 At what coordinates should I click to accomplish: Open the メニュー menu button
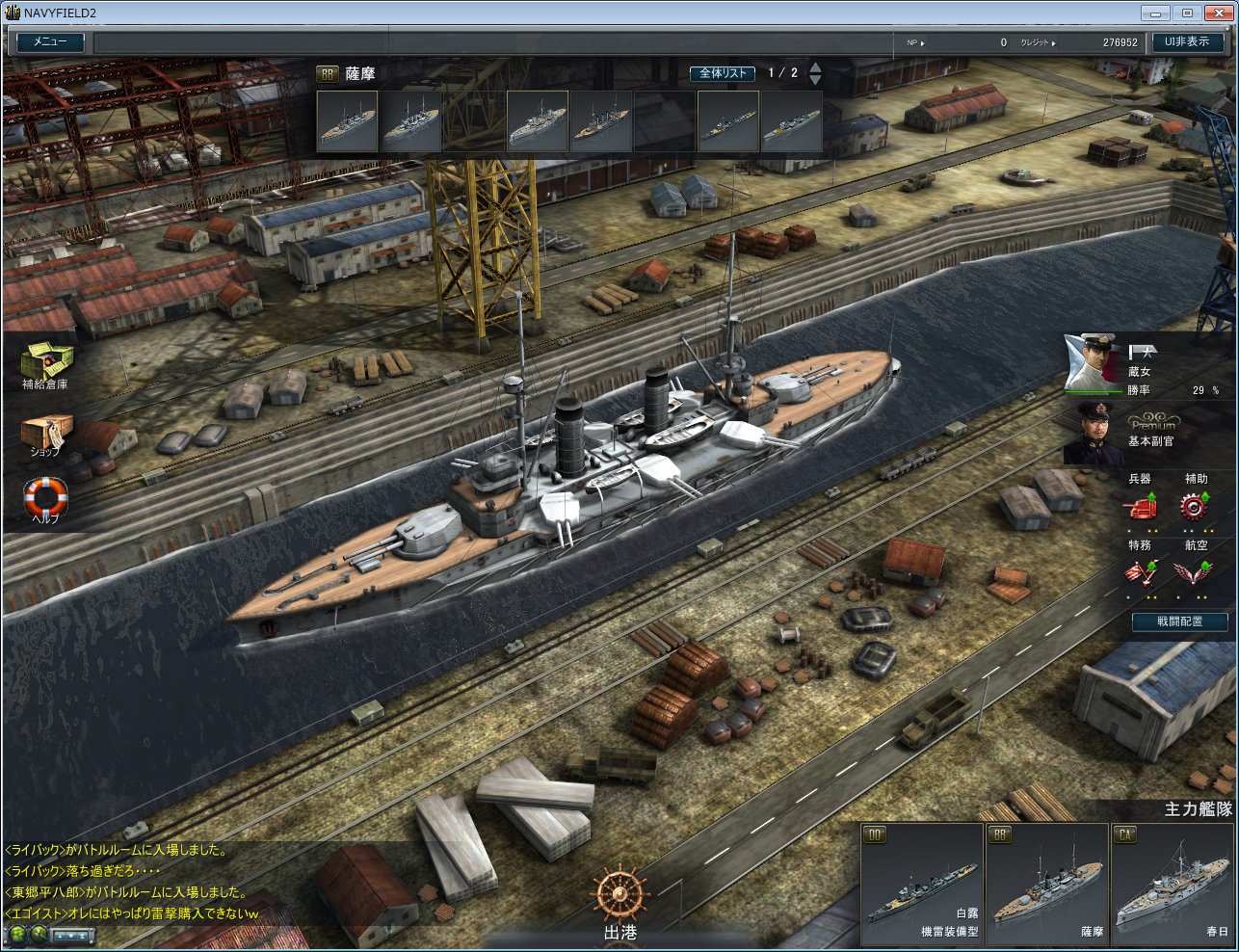click(50, 42)
